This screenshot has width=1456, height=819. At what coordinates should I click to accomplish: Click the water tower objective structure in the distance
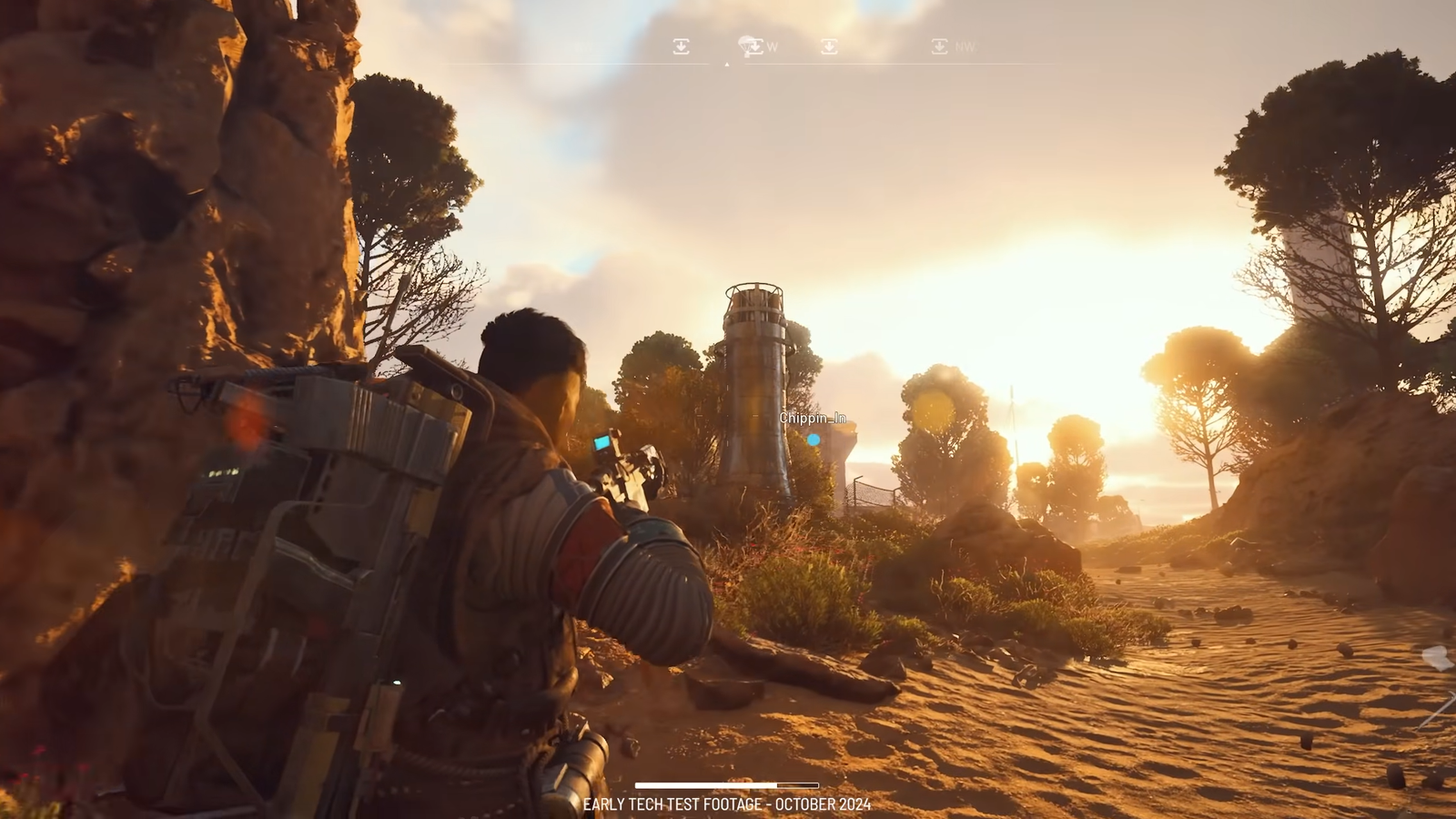tap(753, 382)
